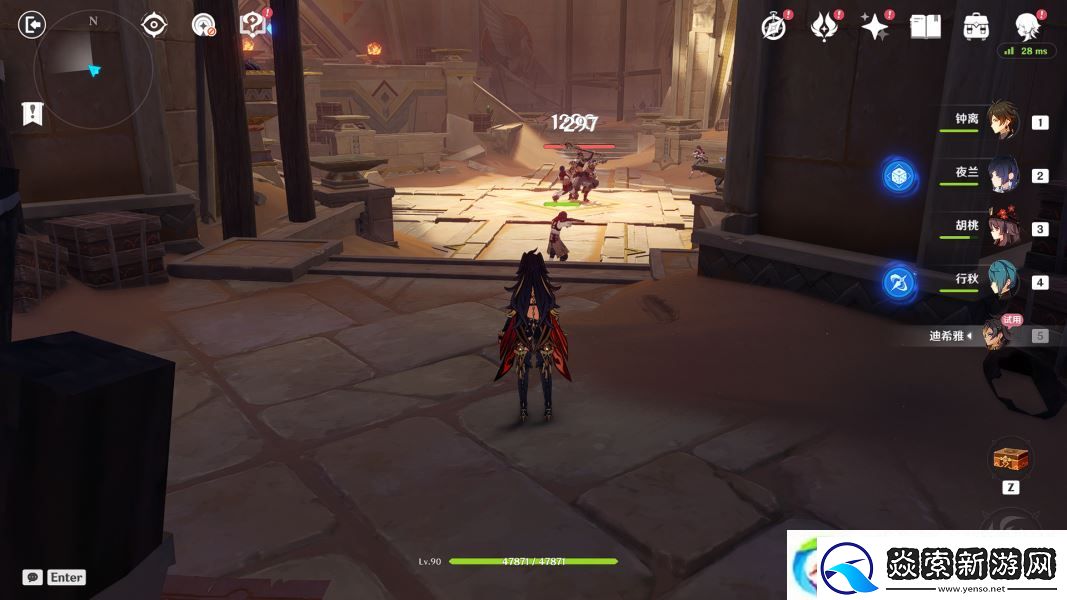Image resolution: width=1067 pixels, height=600 pixels.
Task: Open the Adventurer Handbook book icon
Action: 925,27
